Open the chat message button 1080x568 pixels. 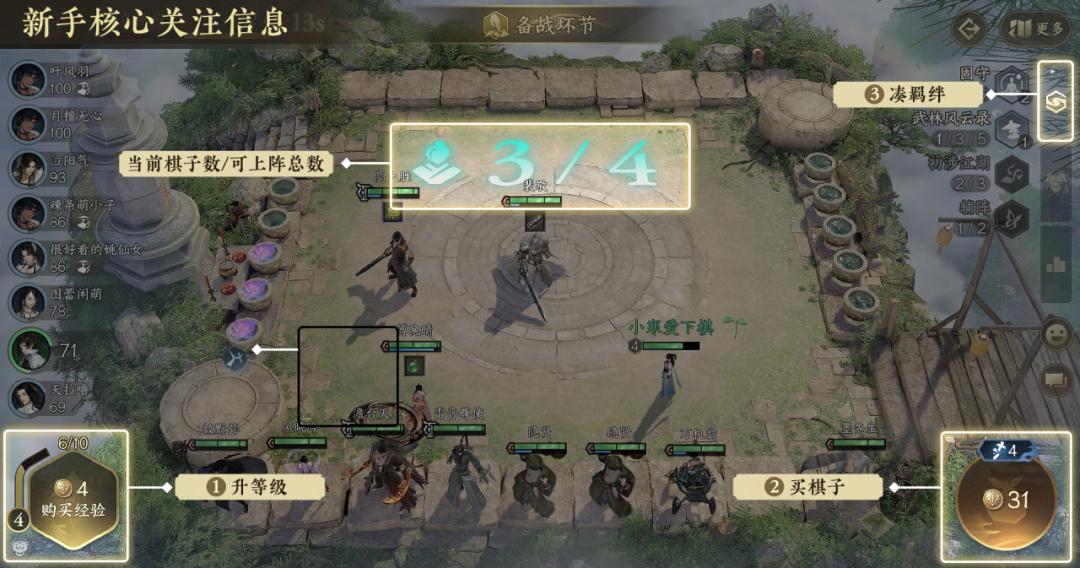(x=1056, y=379)
